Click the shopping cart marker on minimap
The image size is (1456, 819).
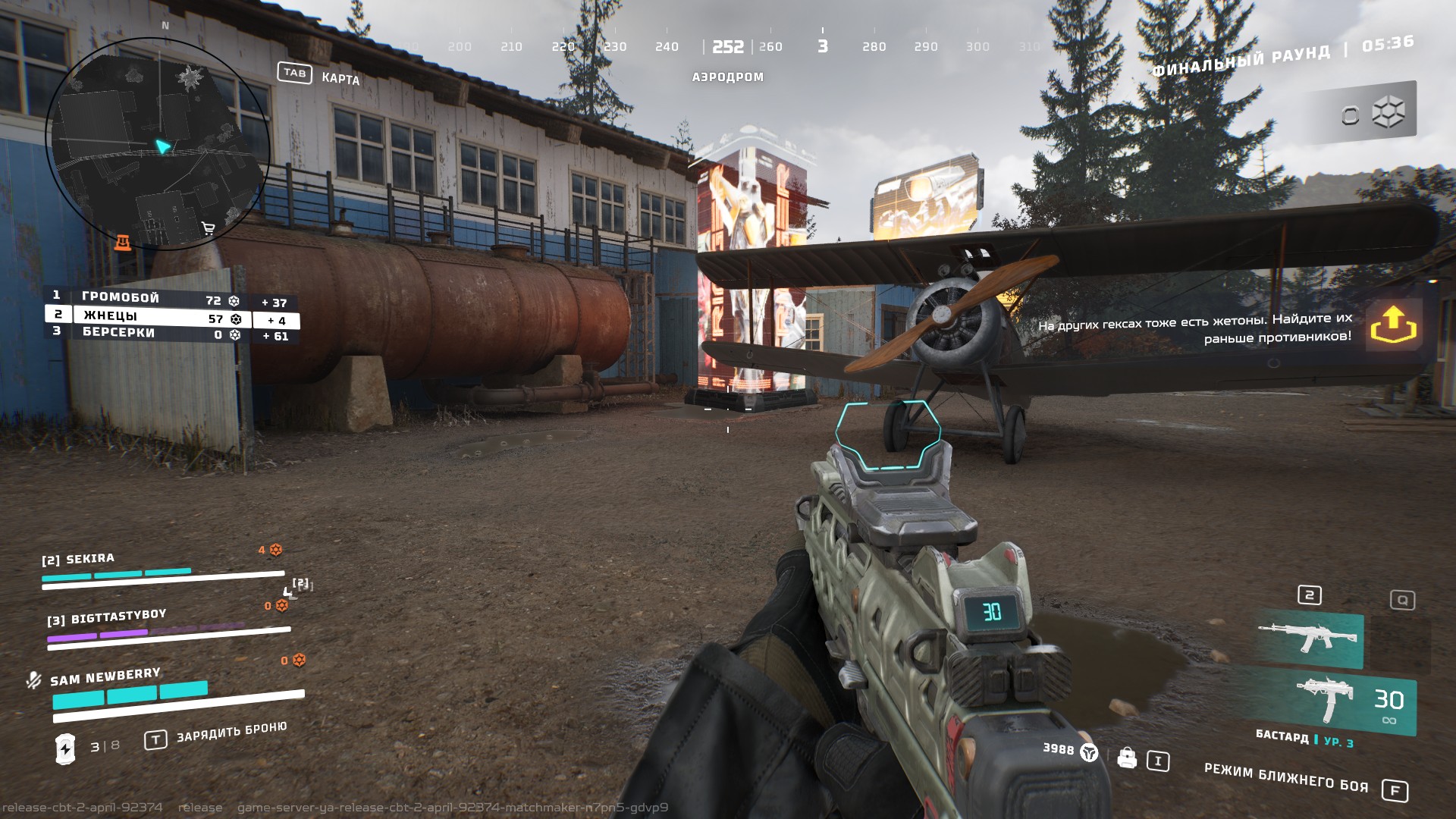209,228
